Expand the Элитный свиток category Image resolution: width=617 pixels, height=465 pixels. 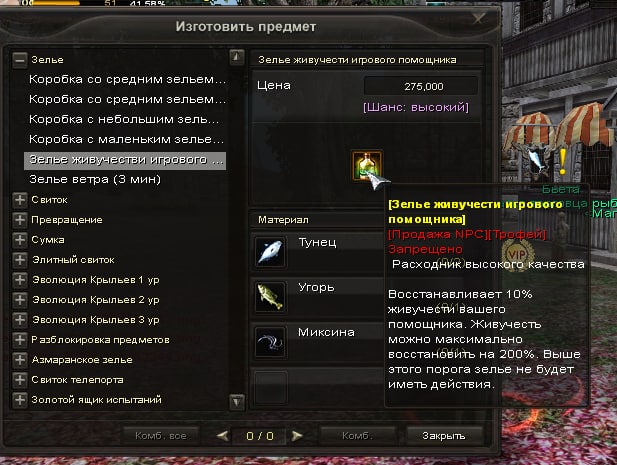point(19,260)
